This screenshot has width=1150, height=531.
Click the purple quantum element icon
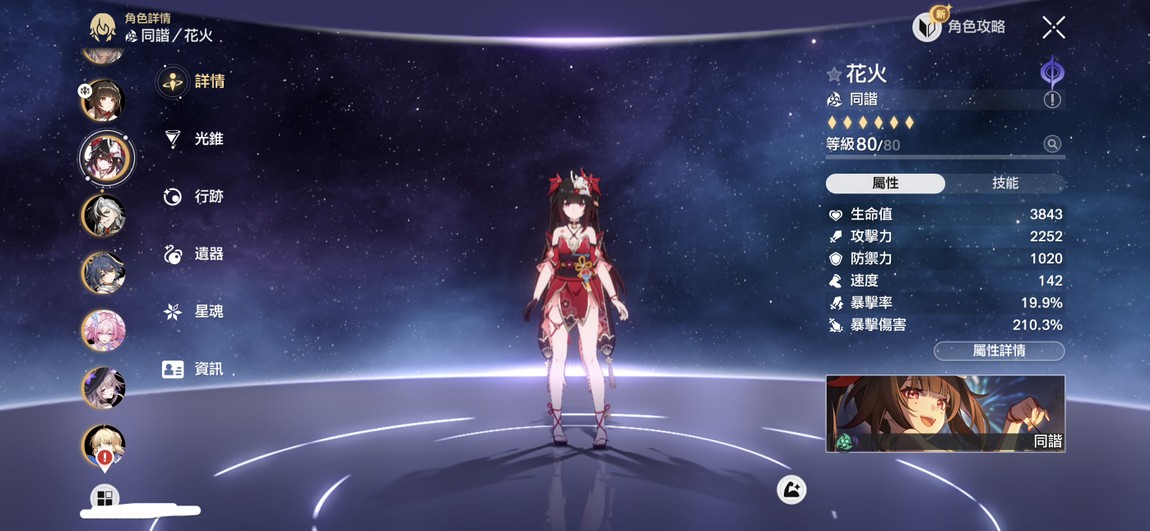click(x=1052, y=72)
